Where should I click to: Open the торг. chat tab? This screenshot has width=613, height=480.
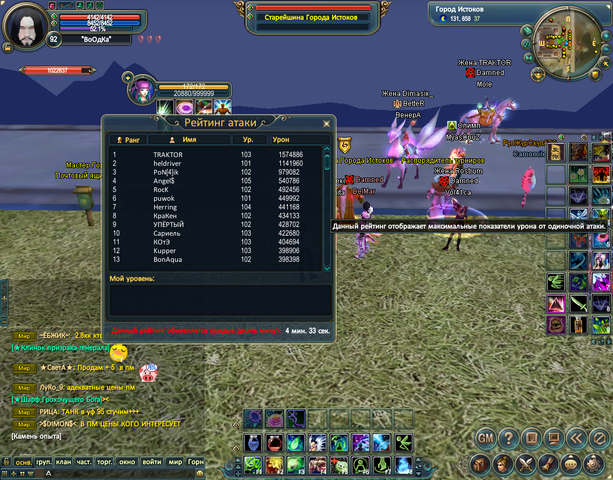[105, 462]
